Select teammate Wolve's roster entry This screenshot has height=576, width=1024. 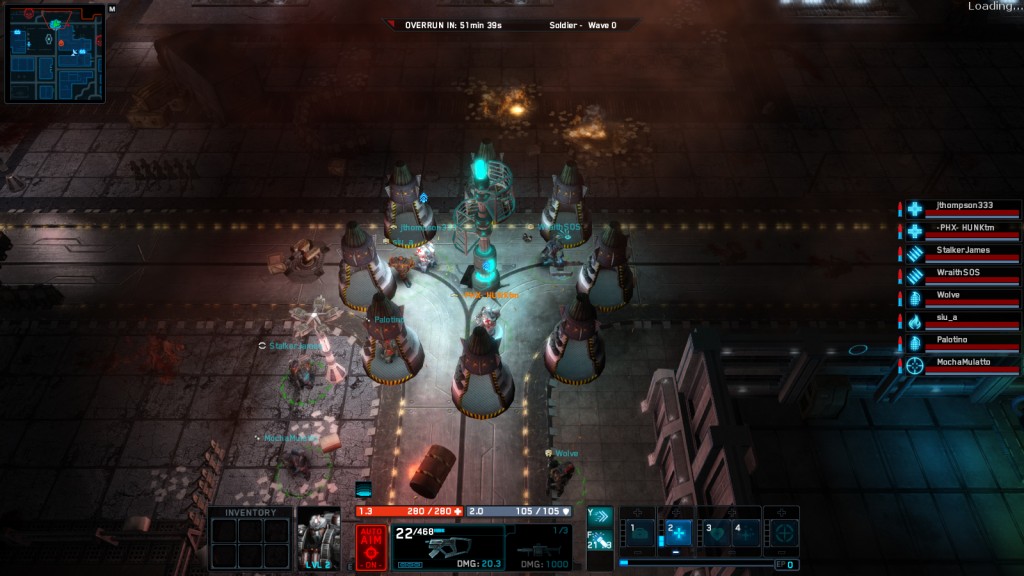tap(963, 298)
